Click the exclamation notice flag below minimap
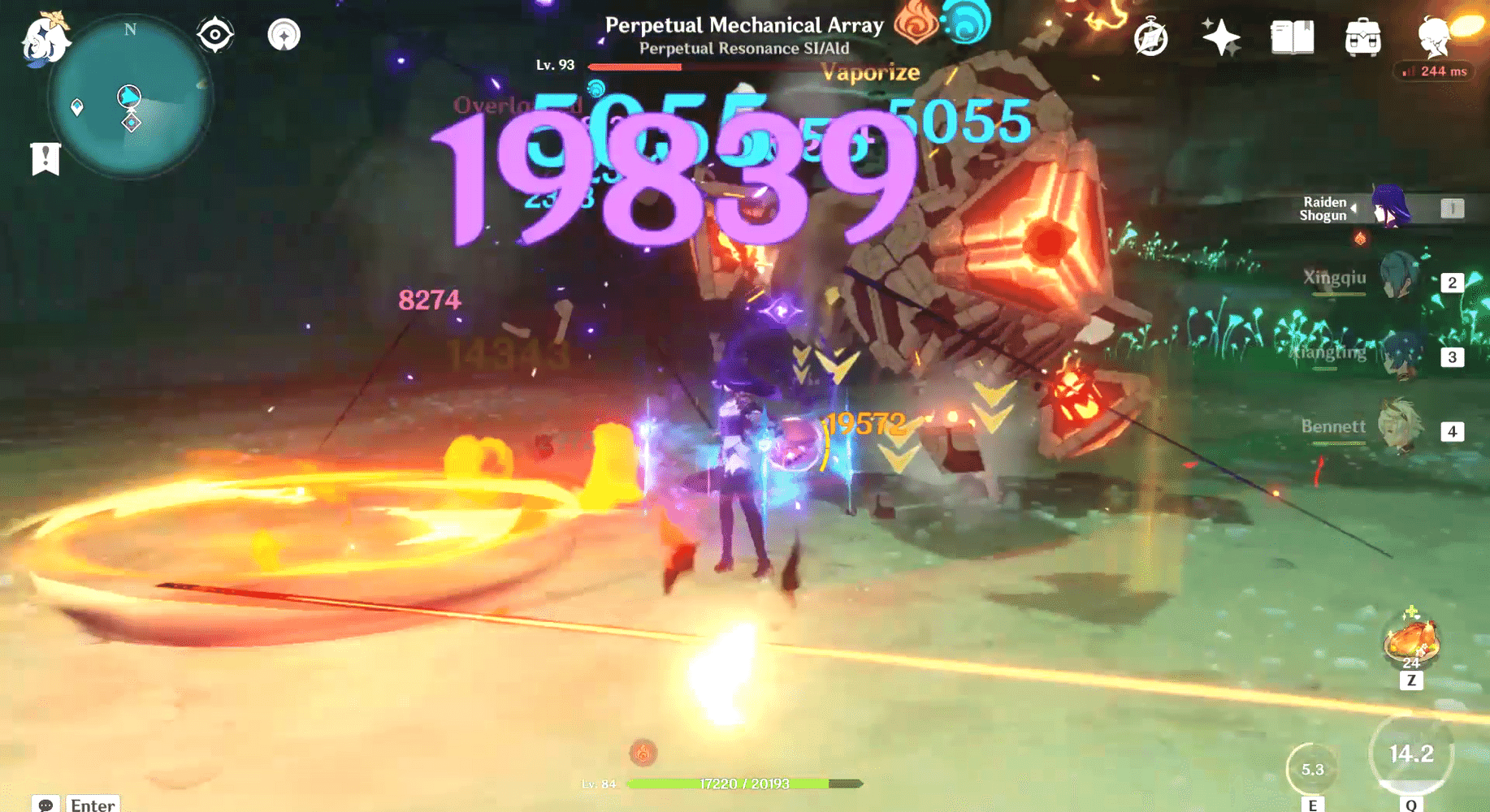 coord(45,158)
